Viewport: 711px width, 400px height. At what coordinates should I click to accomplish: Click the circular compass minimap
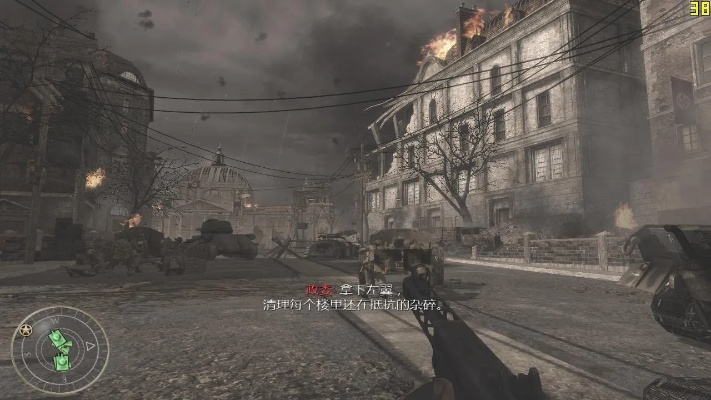[x=59, y=349]
